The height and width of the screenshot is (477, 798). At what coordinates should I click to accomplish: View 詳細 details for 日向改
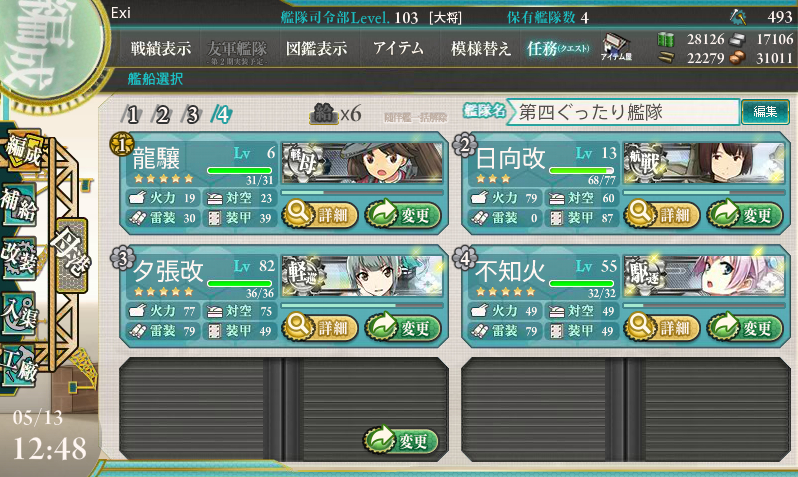click(662, 213)
